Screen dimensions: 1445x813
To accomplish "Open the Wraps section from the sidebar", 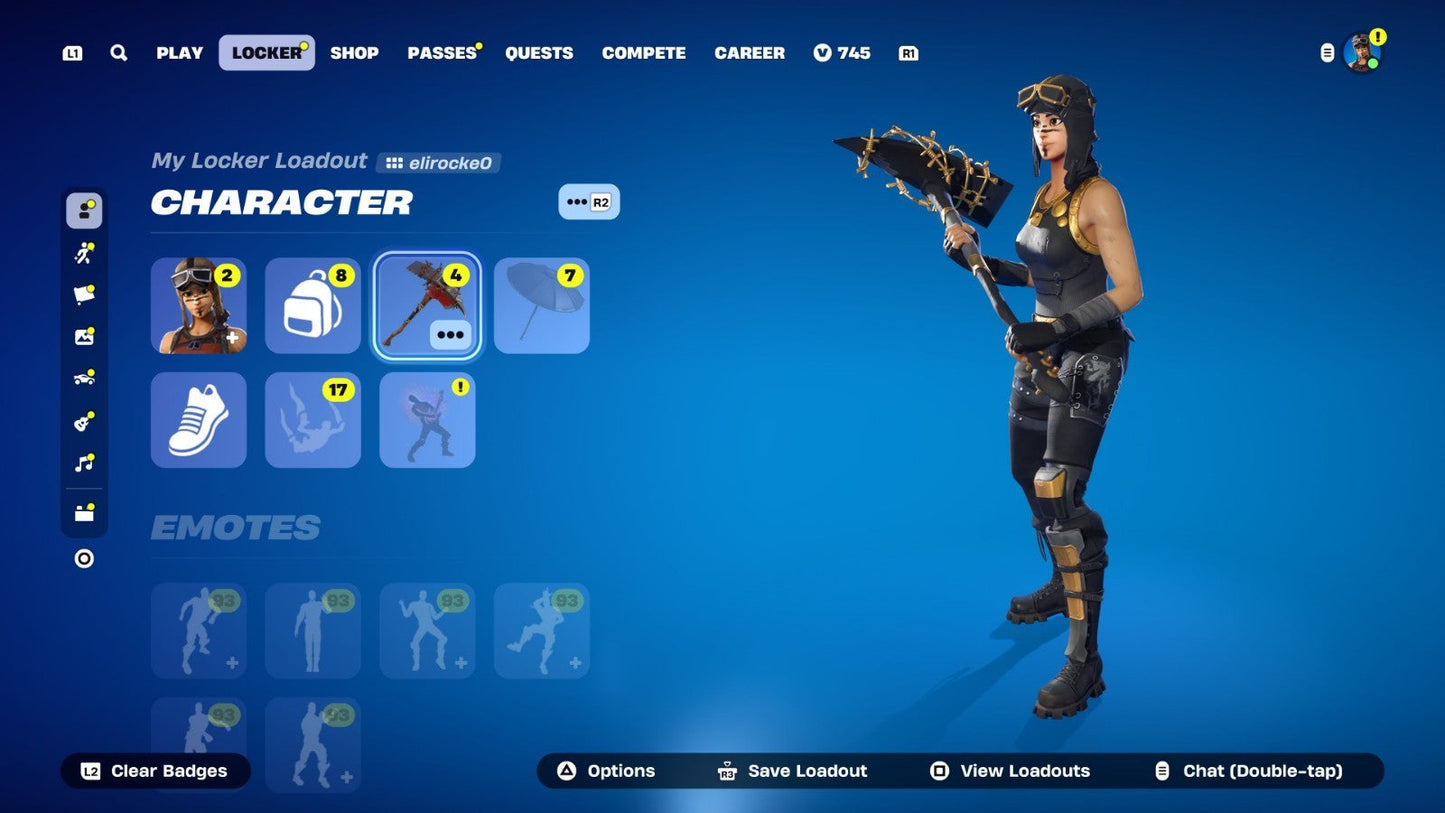I will [x=84, y=294].
